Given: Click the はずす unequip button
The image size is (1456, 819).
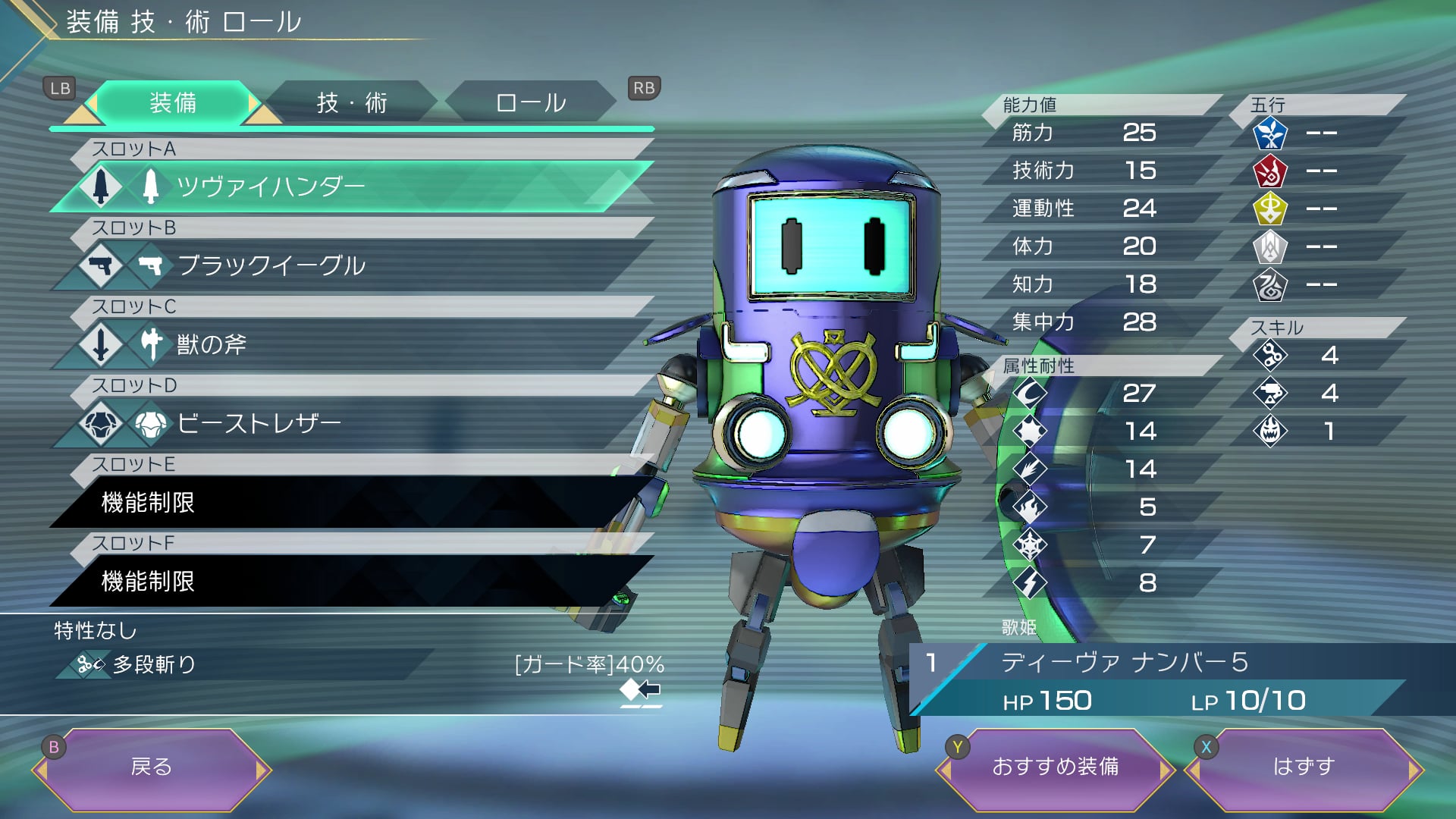Looking at the screenshot, I should tap(1304, 767).
